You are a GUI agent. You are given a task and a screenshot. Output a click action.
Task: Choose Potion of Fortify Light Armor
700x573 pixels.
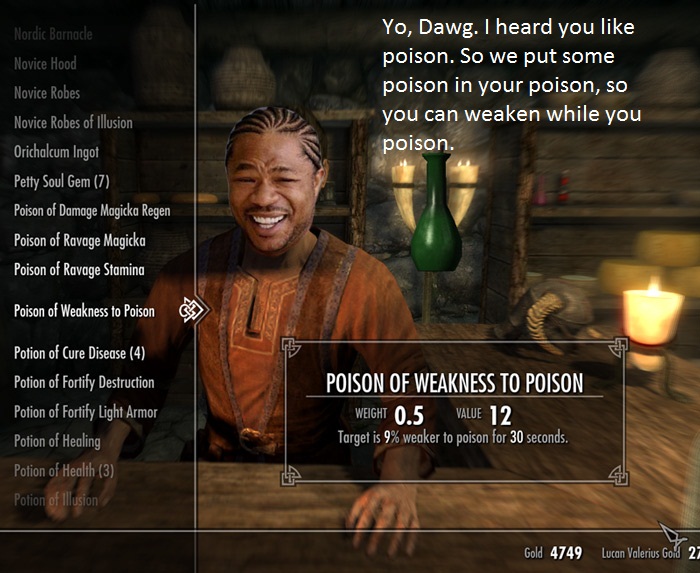[85, 411]
